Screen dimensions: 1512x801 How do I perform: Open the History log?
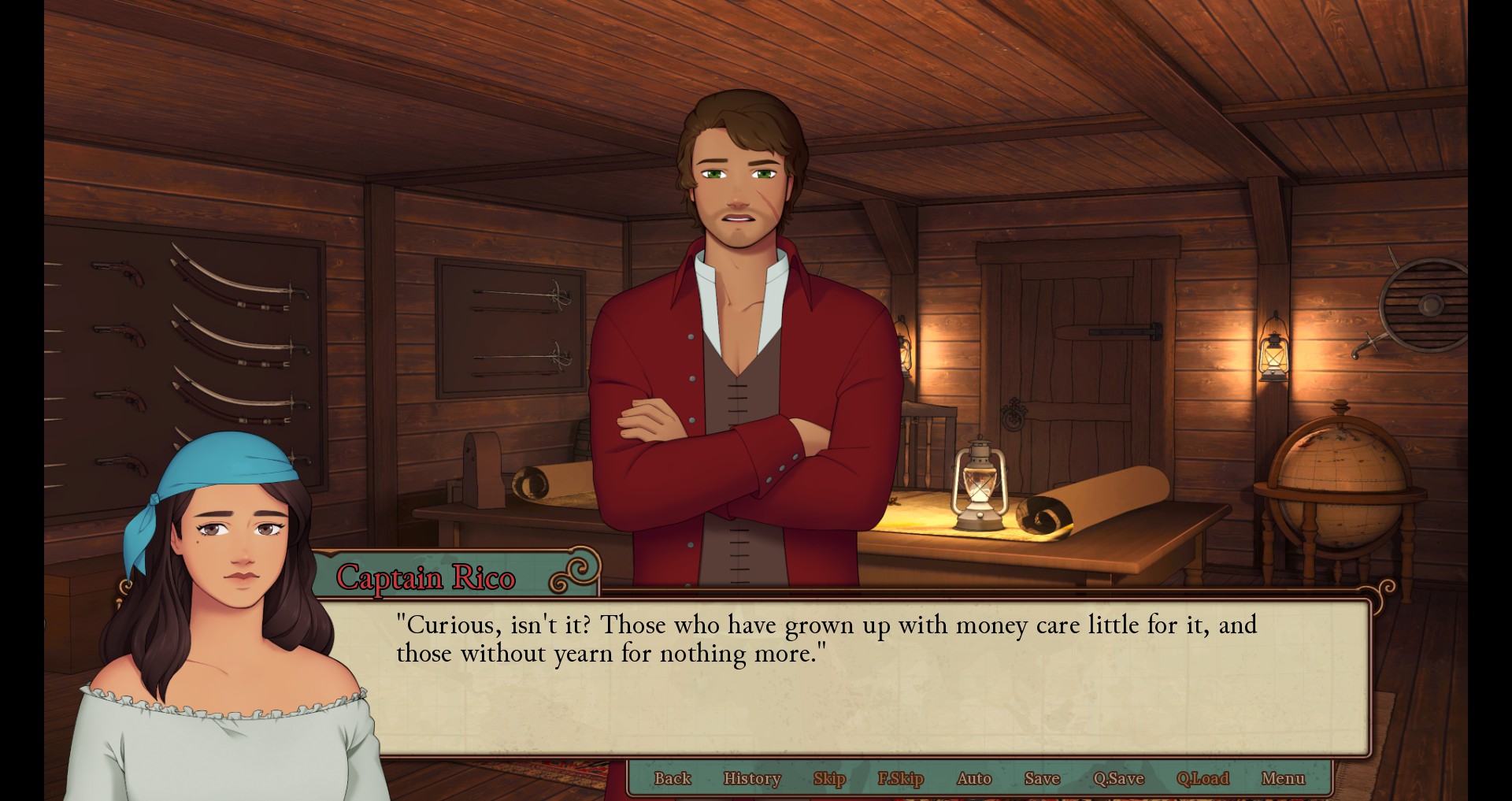(752, 778)
